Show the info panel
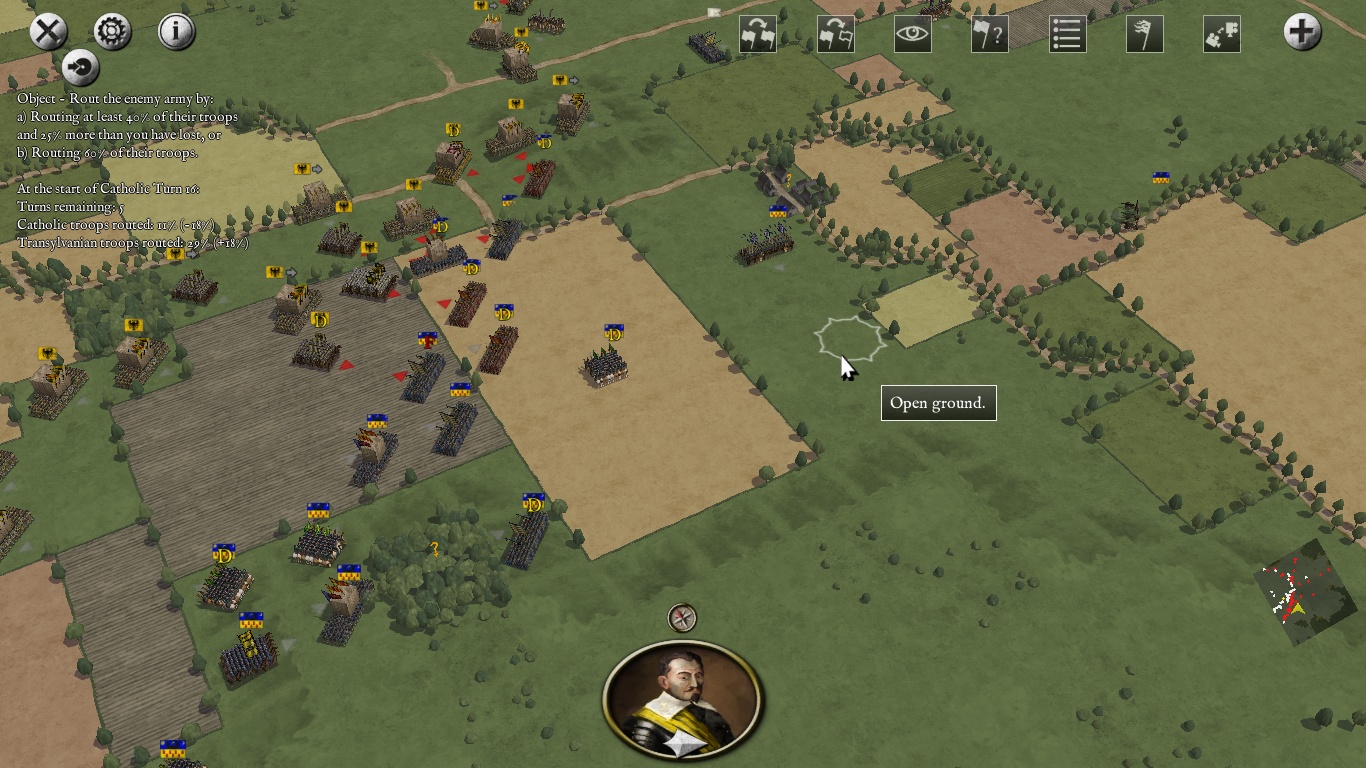Image resolution: width=1366 pixels, height=768 pixels. click(x=176, y=32)
